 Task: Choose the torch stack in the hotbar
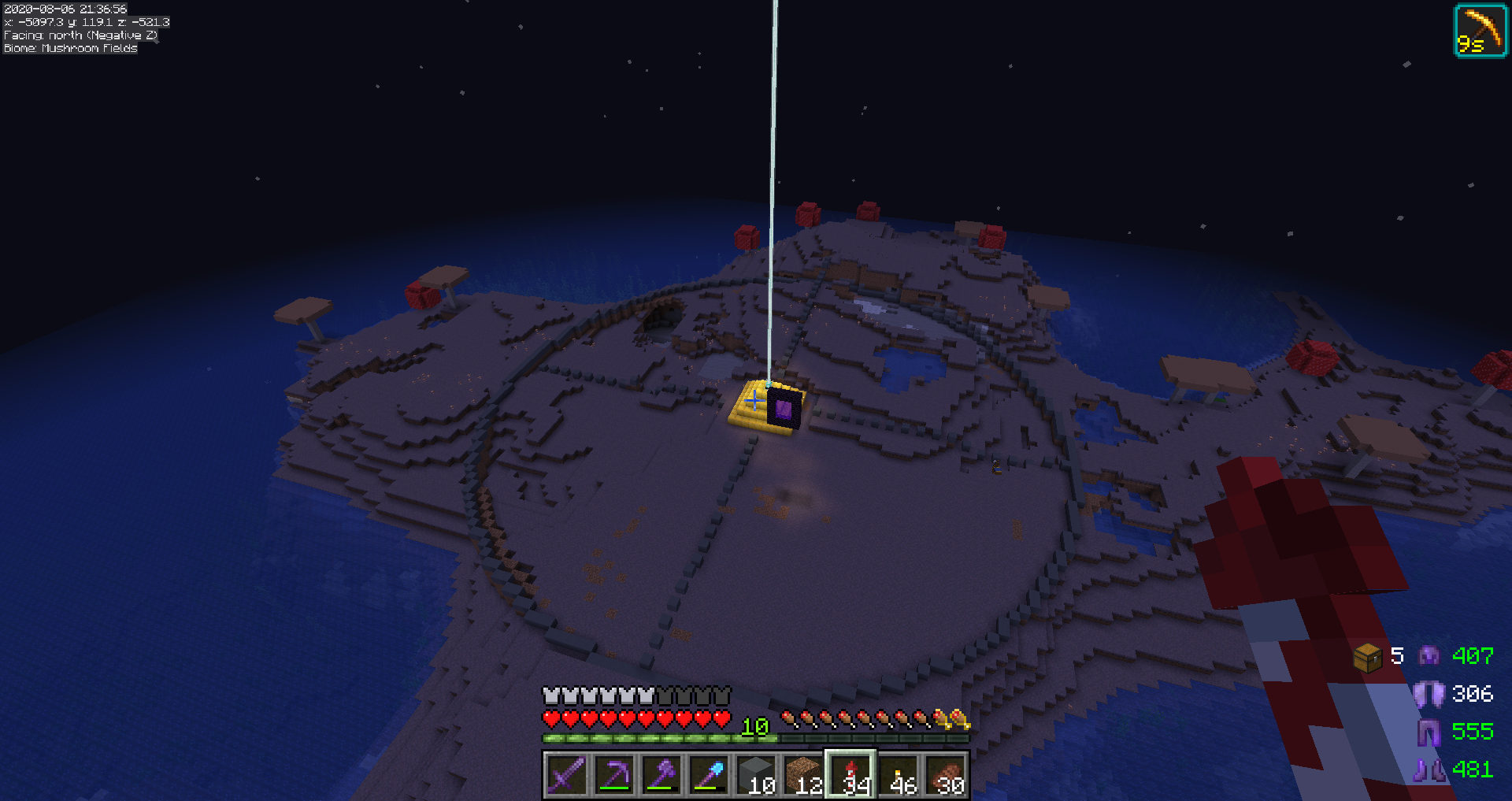click(899, 775)
